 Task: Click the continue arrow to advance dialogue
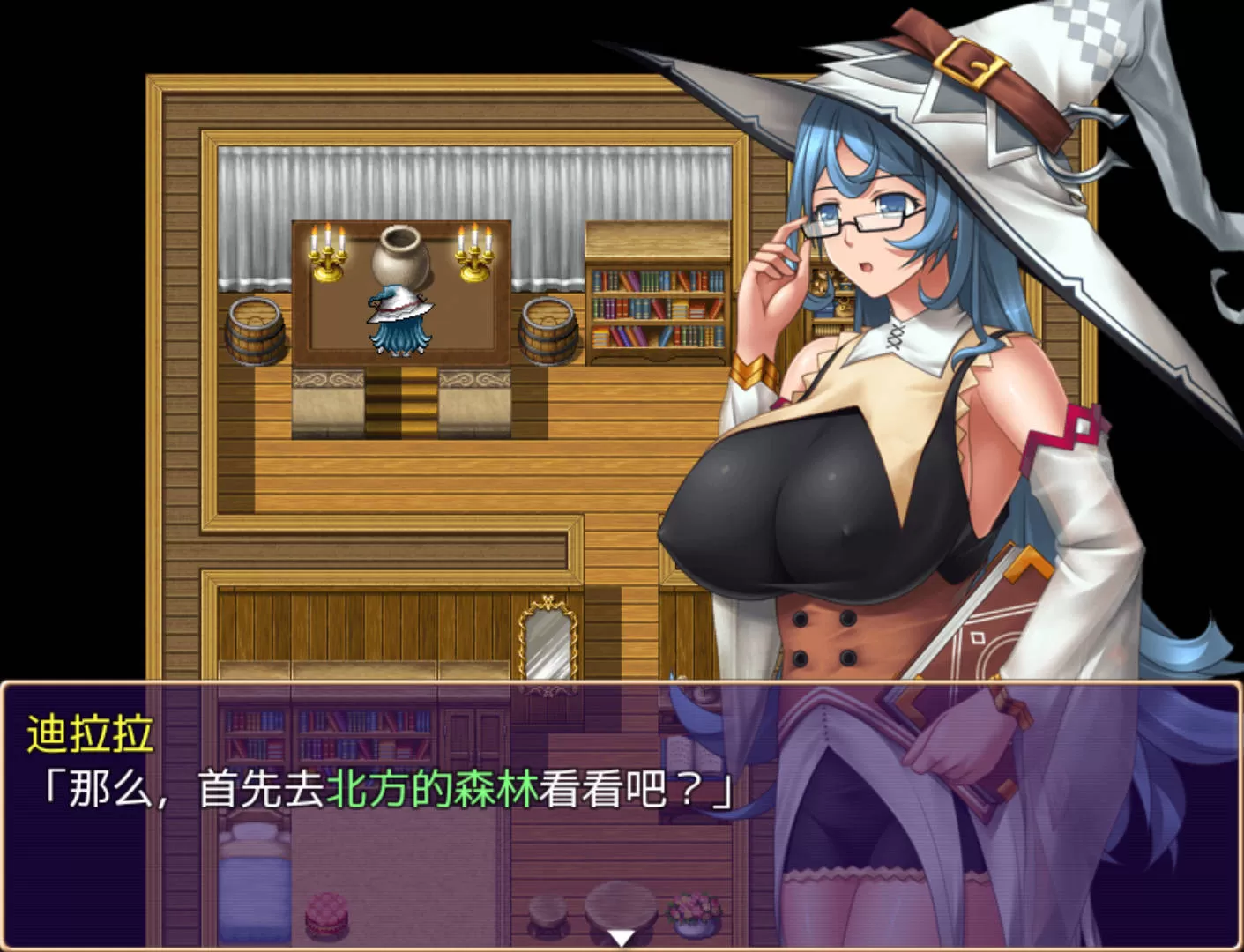point(622,938)
